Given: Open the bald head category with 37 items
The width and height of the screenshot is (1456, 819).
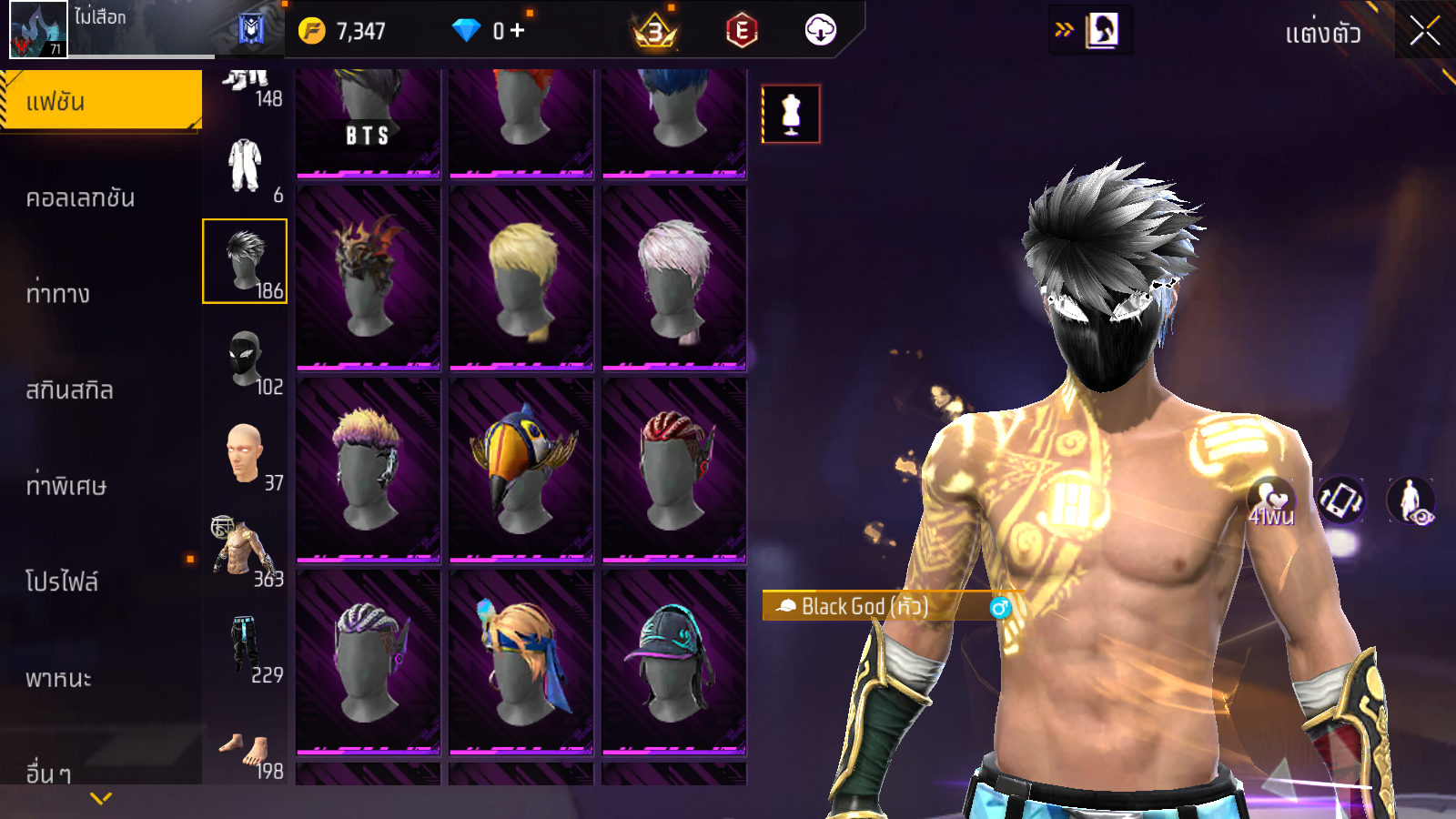Looking at the screenshot, I should pos(245,455).
